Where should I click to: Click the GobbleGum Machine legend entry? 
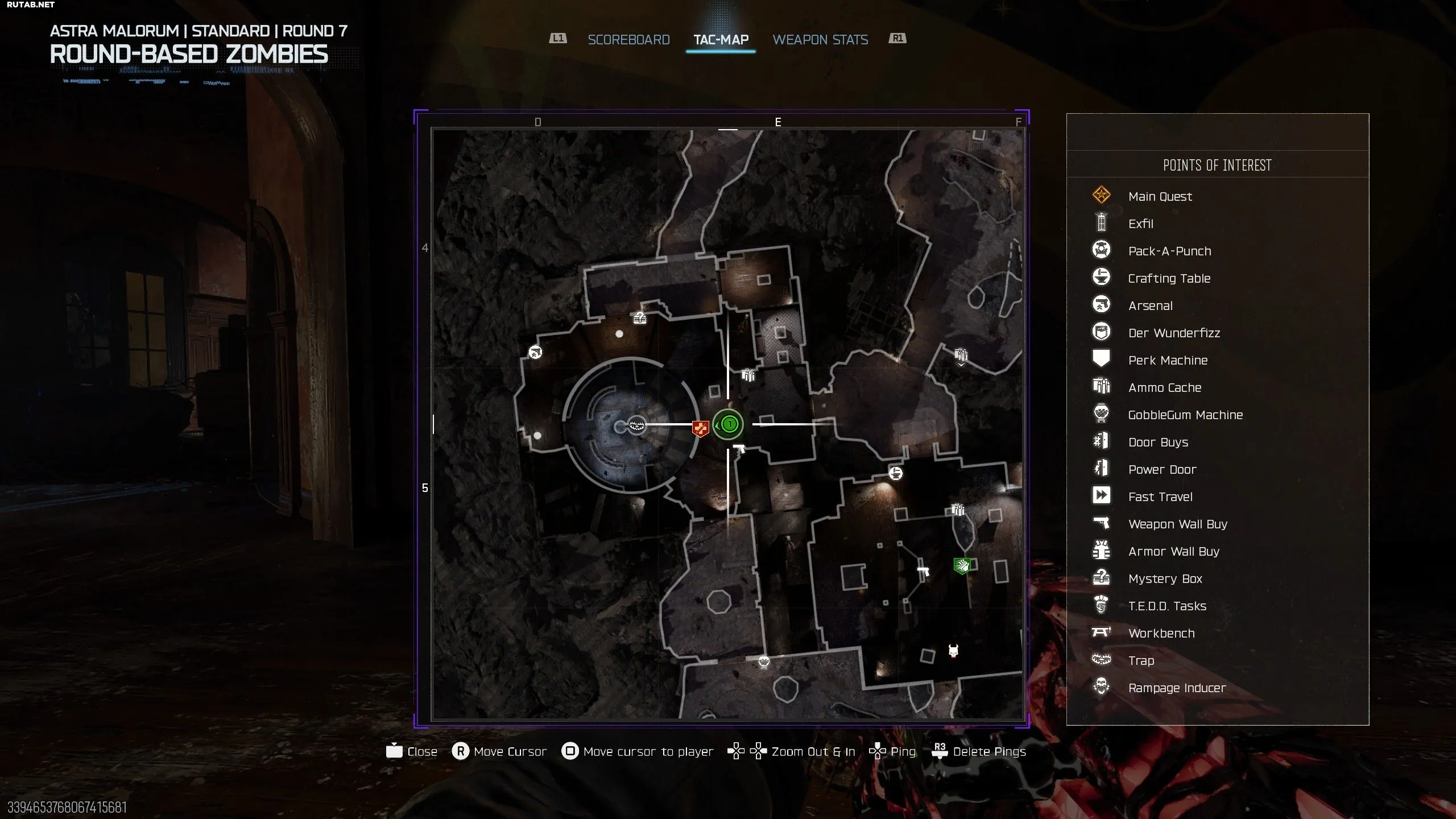coord(1185,415)
